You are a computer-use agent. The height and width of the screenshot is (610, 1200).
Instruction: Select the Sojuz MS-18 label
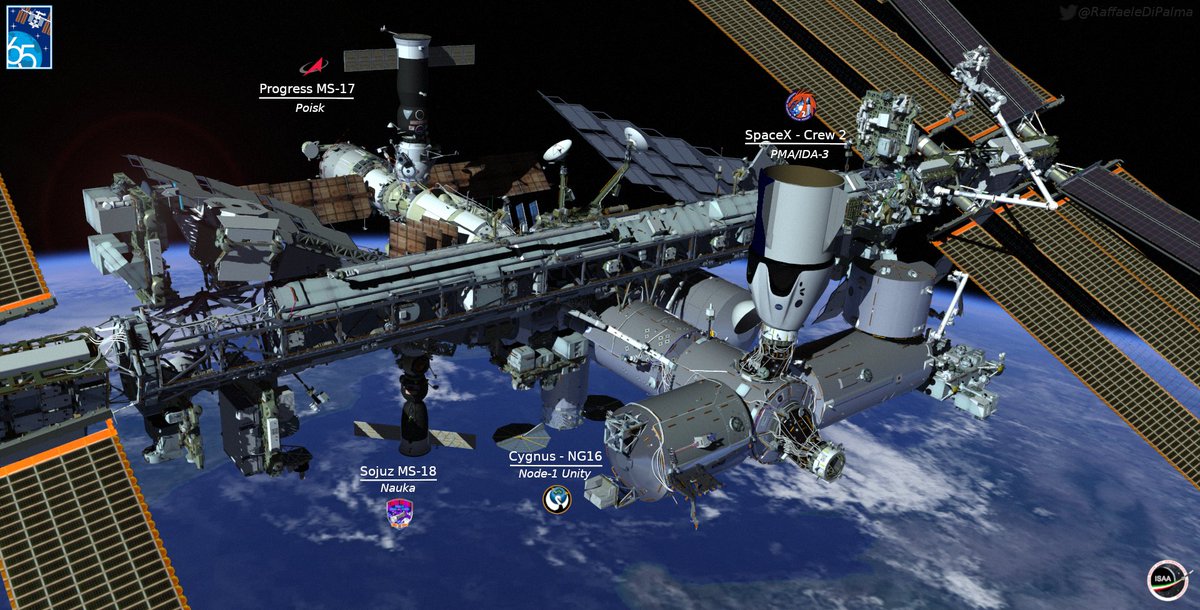pos(398,471)
